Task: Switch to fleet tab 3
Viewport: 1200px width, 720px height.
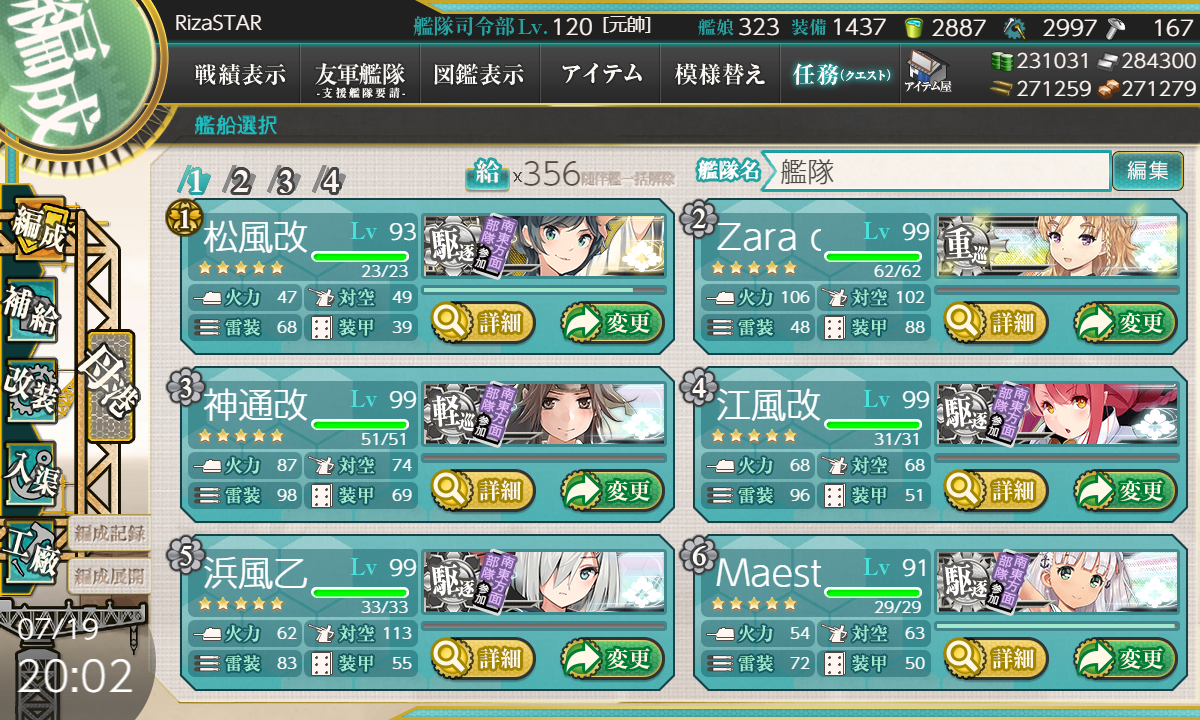Action: (285, 181)
